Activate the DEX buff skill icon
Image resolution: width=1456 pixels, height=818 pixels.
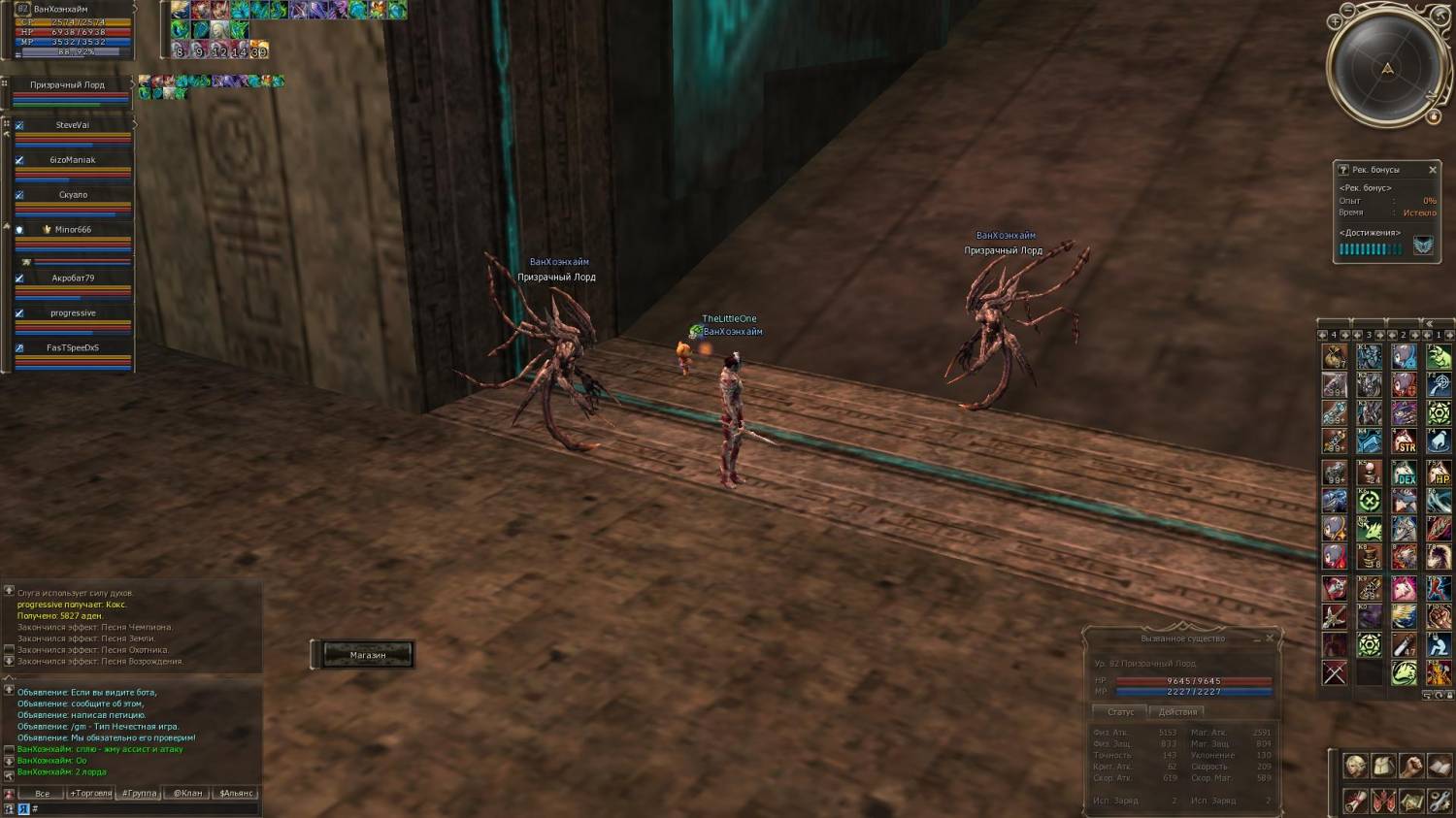pyautogui.click(x=1405, y=474)
